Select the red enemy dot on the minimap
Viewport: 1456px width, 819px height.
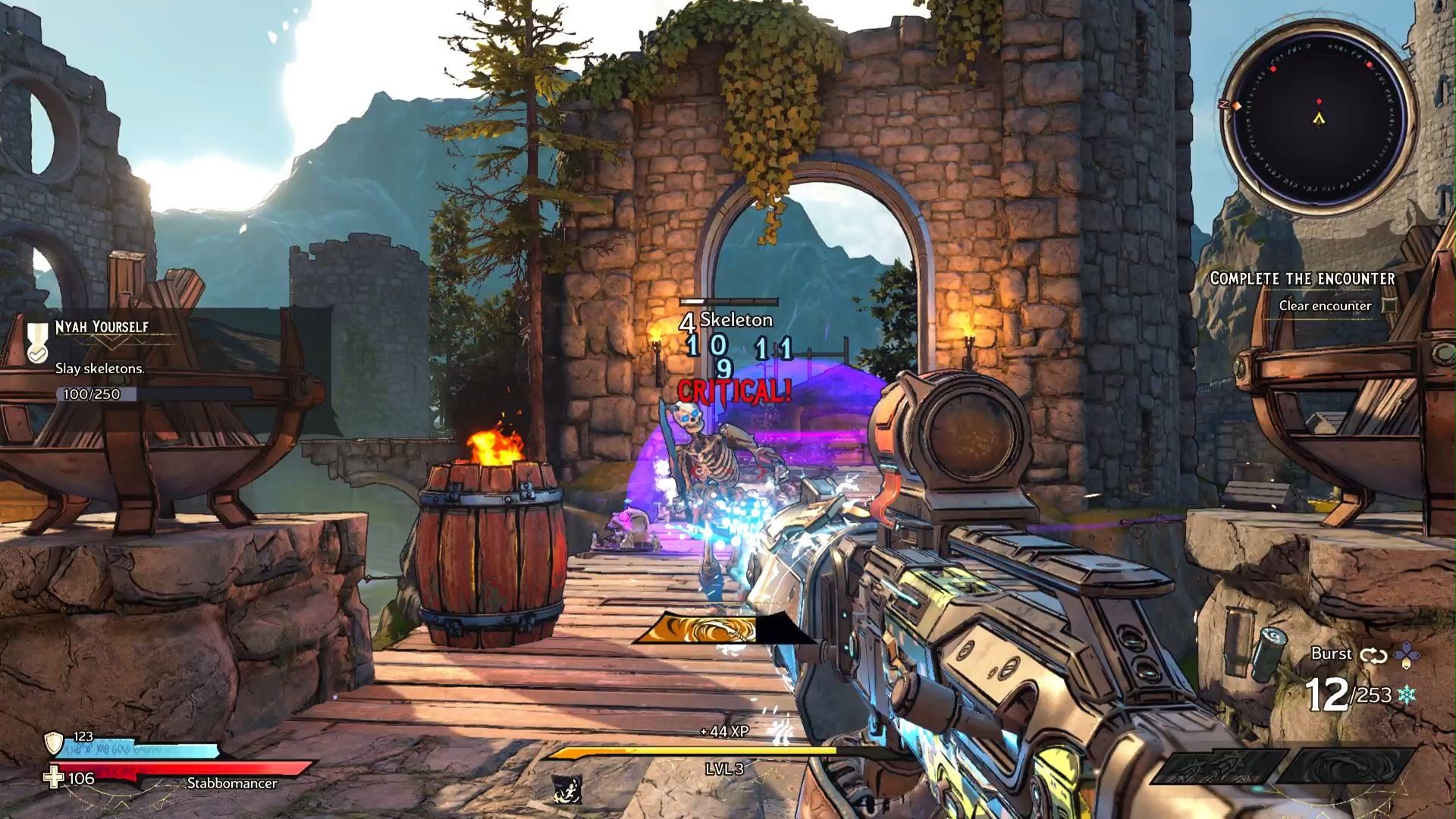(x=1319, y=101)
